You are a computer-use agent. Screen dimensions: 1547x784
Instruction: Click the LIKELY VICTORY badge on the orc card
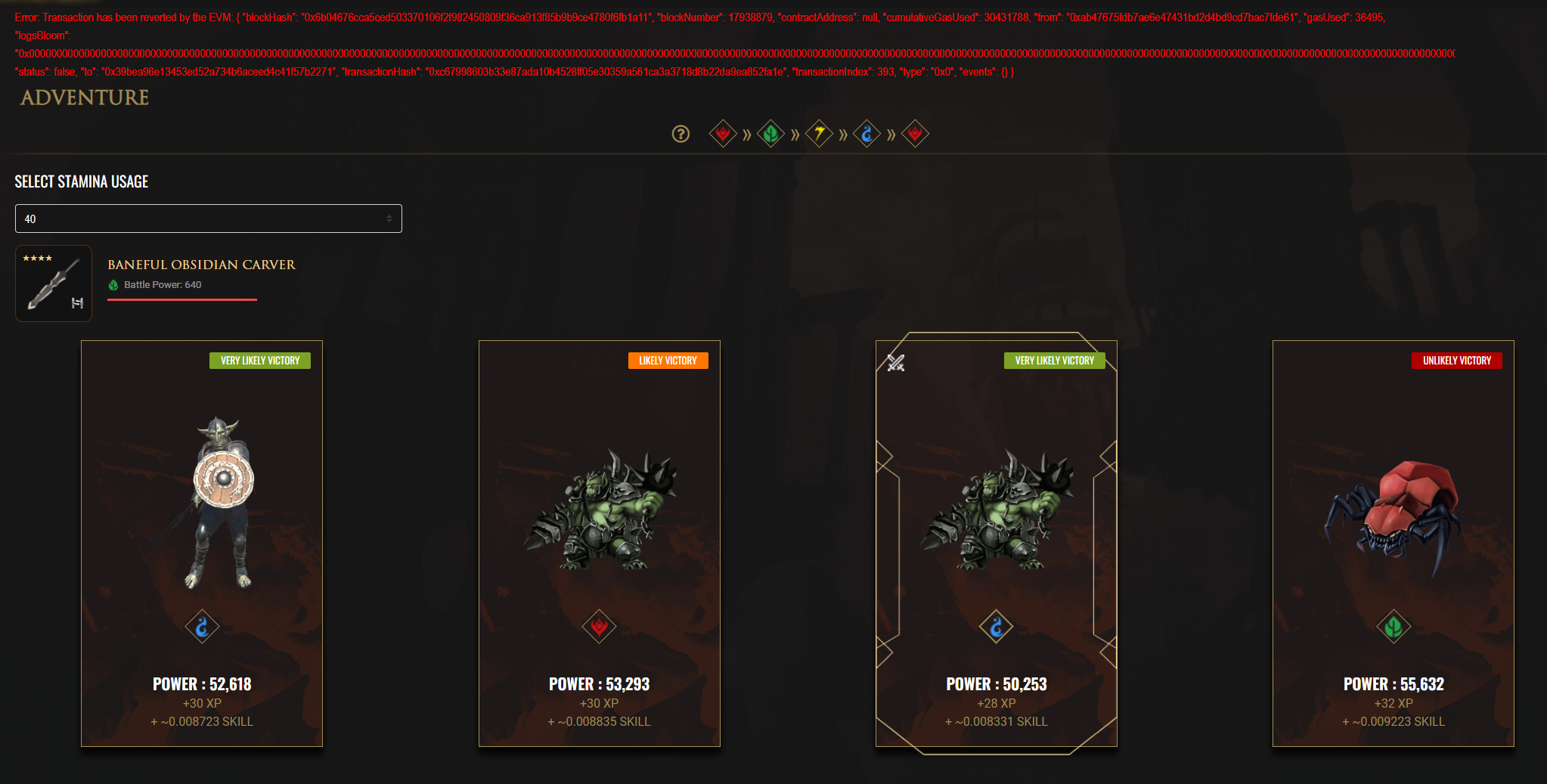click(x=668, y=361)
